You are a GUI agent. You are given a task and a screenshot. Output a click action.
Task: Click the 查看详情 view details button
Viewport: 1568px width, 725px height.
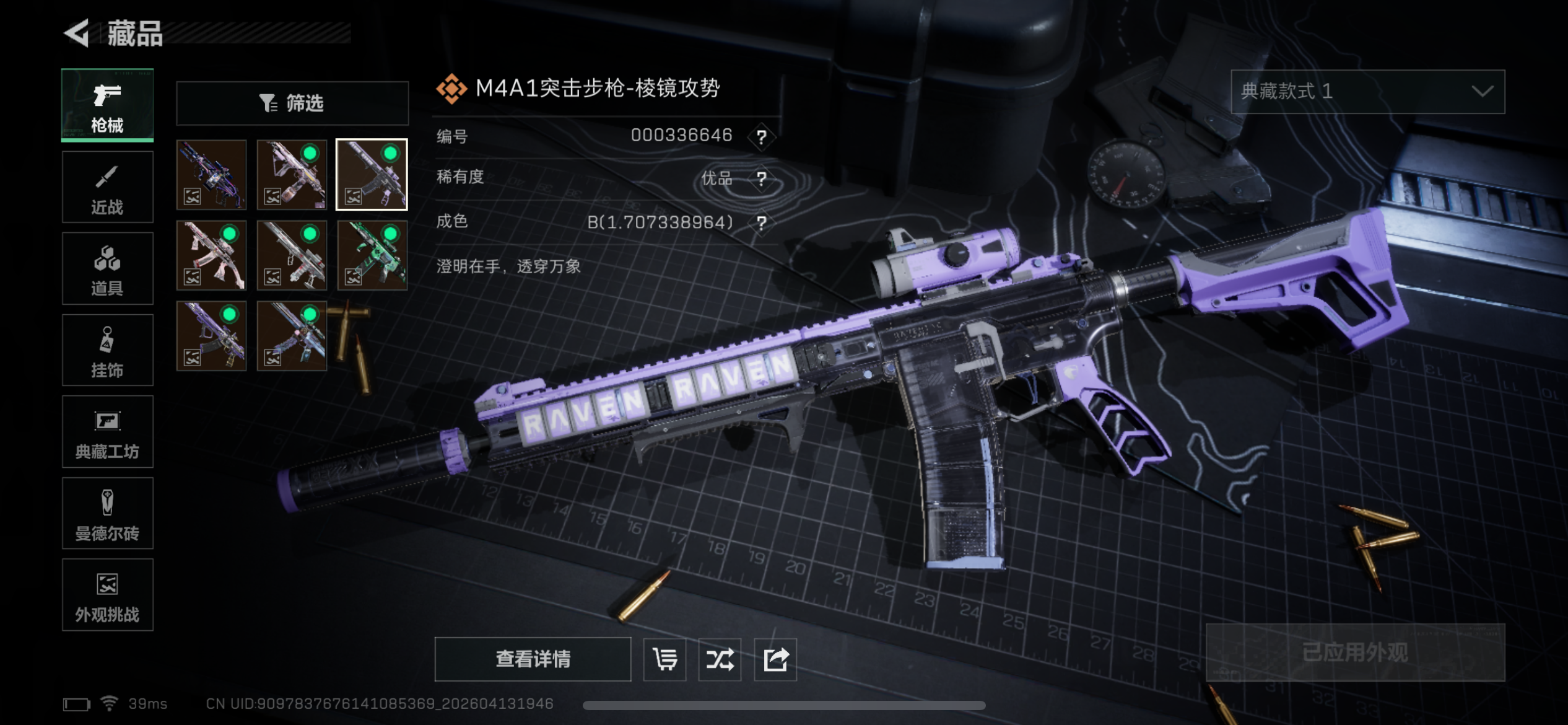coord(533,659)
